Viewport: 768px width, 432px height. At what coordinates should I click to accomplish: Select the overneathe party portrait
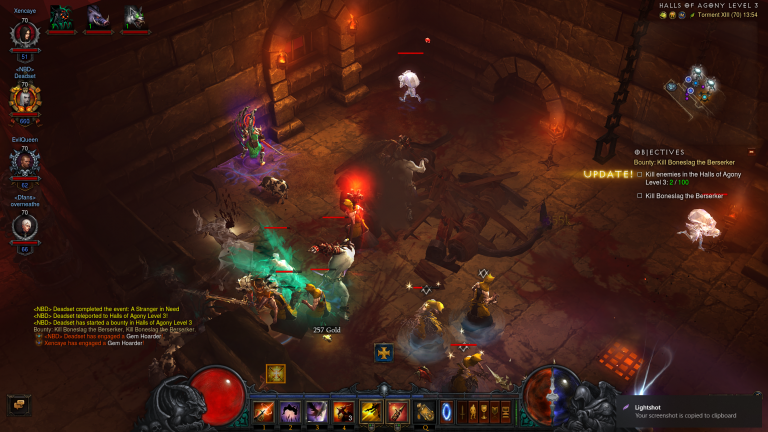pos(25,227)
